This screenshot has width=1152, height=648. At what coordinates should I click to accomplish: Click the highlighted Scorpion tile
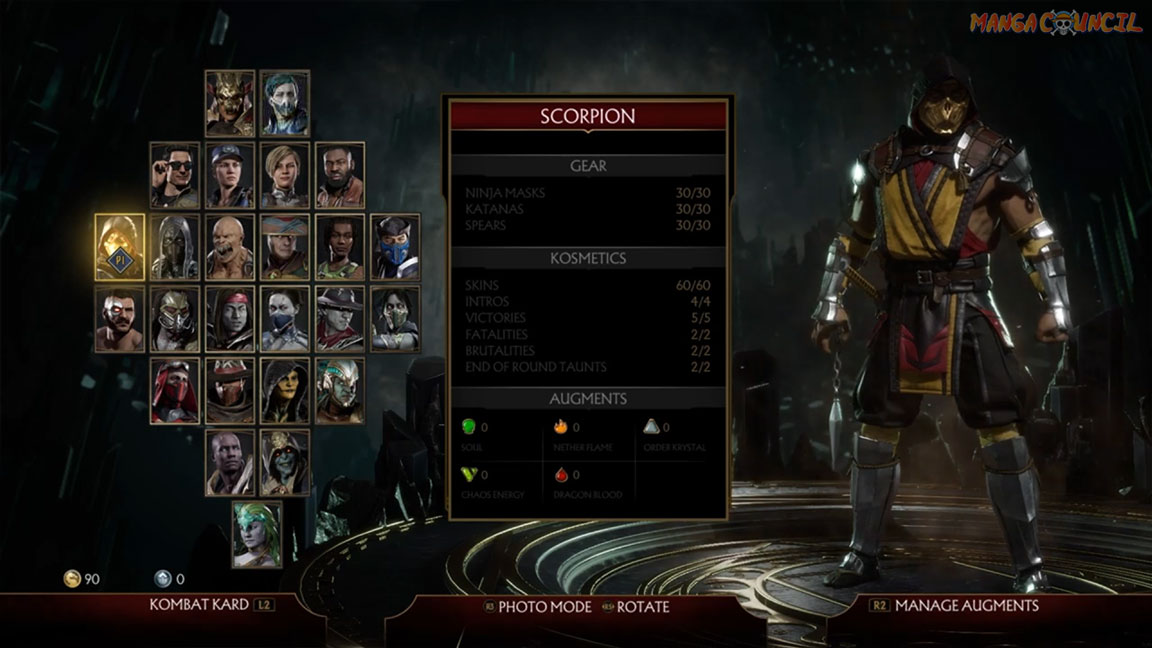(120, 247)
